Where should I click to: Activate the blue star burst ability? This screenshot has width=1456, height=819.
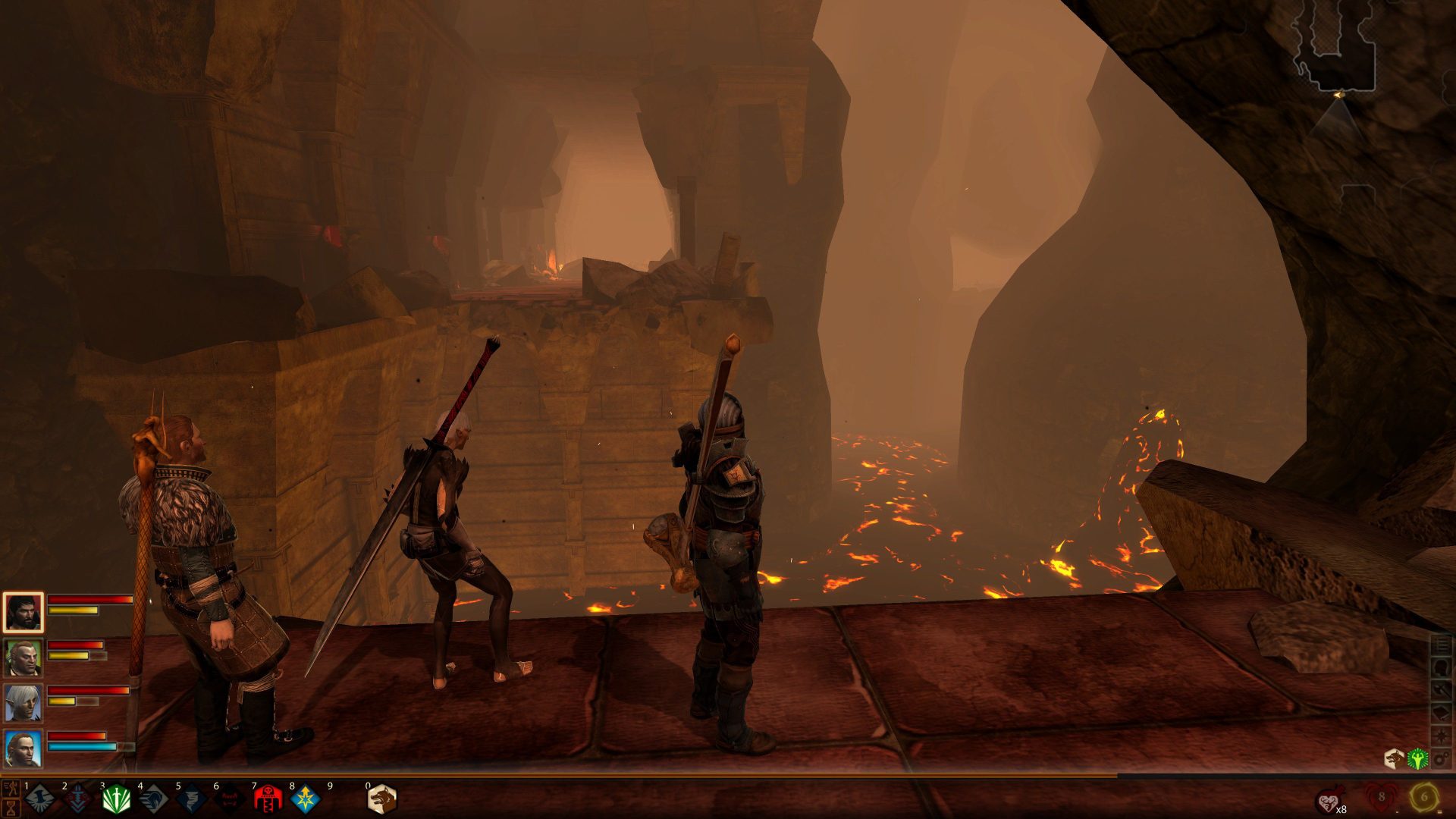point(305,799)
